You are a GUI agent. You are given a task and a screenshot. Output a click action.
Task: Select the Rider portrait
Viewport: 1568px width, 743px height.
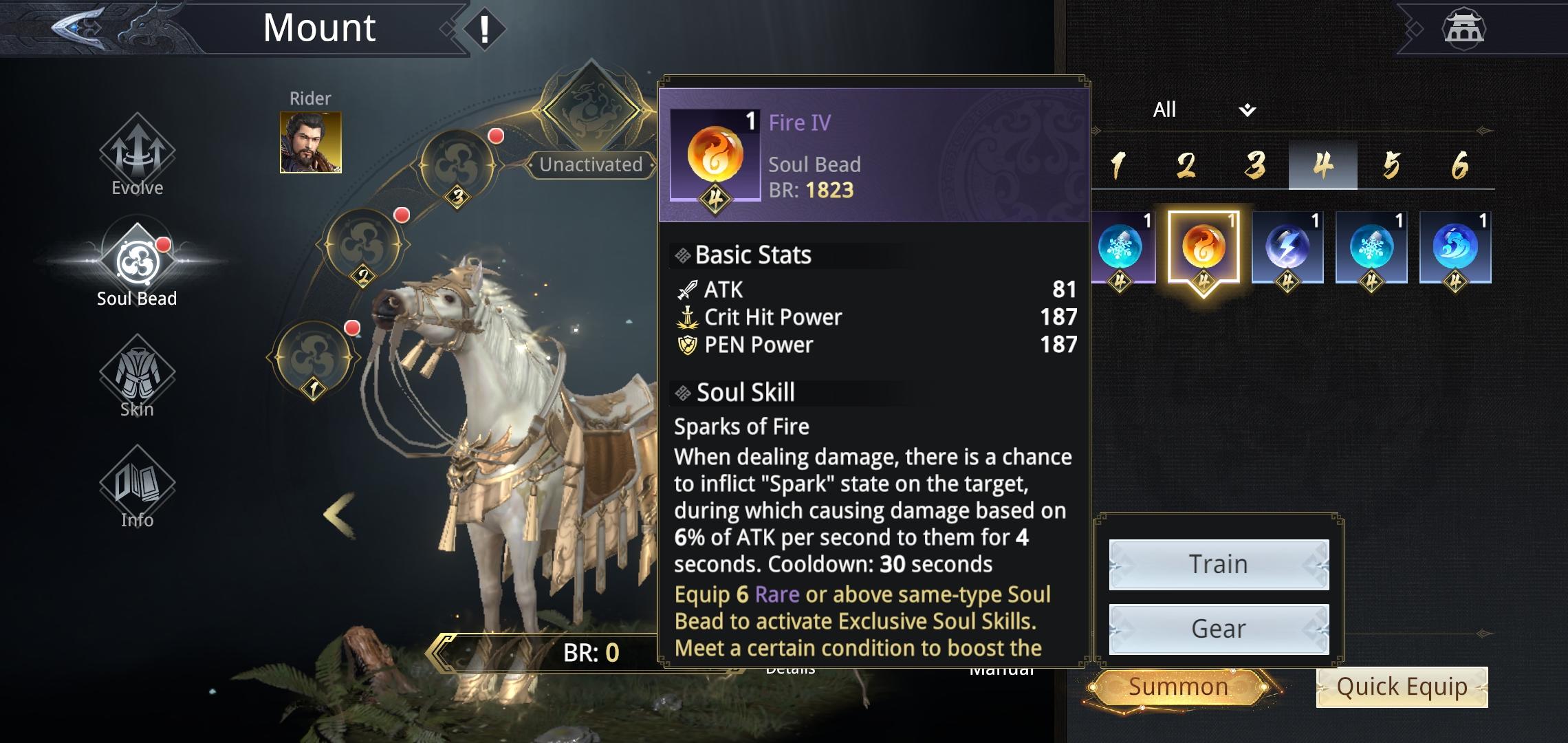point(310,142)
